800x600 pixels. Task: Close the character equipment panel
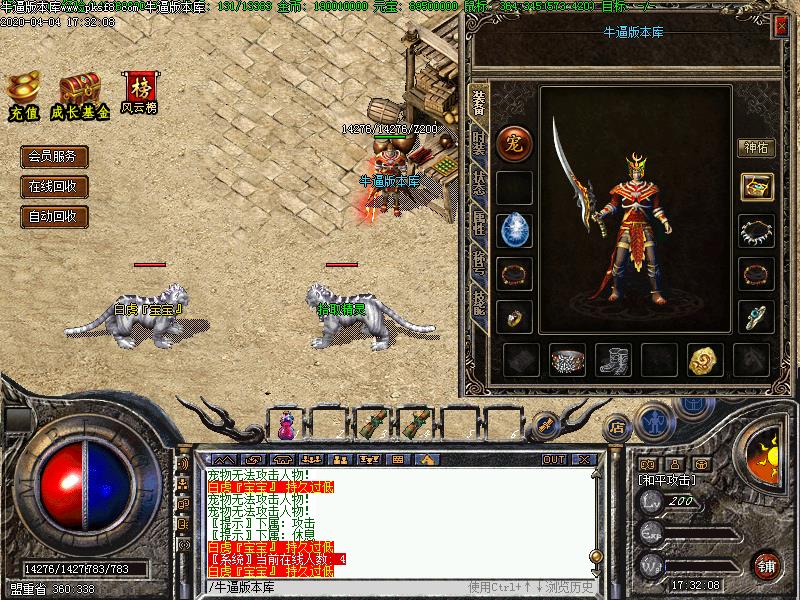click(x=779, y=29)
